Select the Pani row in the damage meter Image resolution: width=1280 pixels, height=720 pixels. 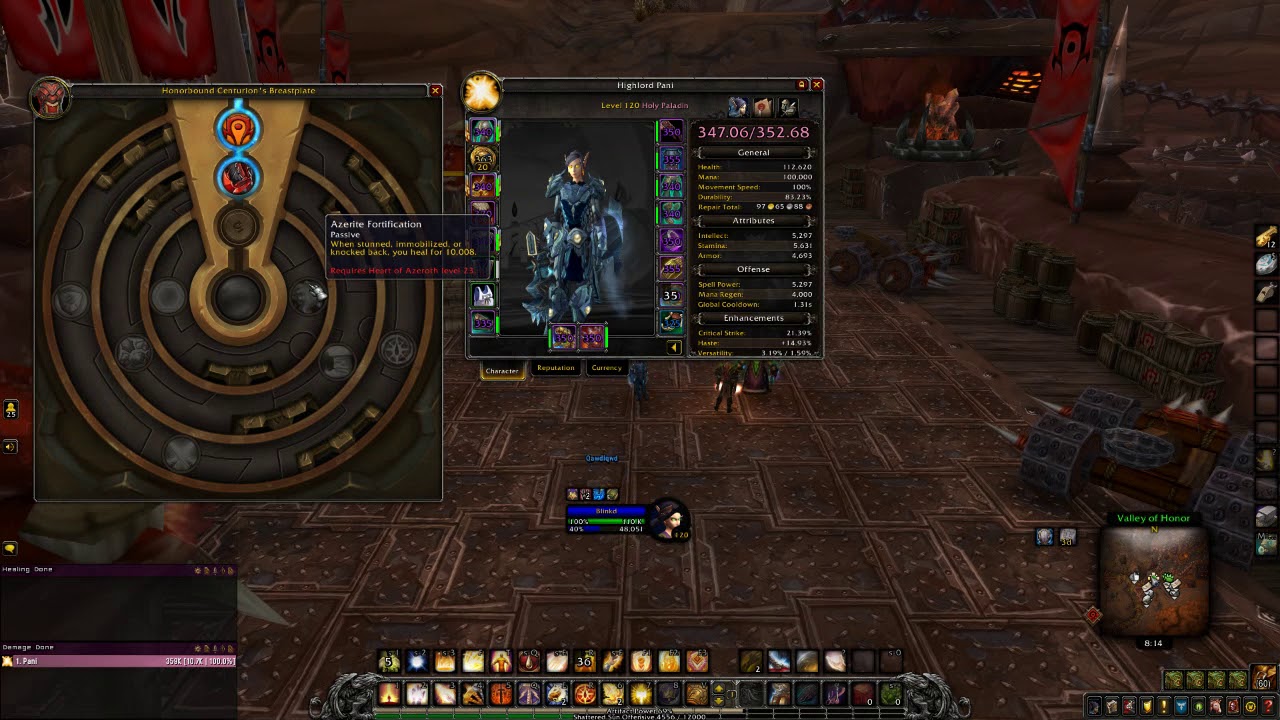118,661
